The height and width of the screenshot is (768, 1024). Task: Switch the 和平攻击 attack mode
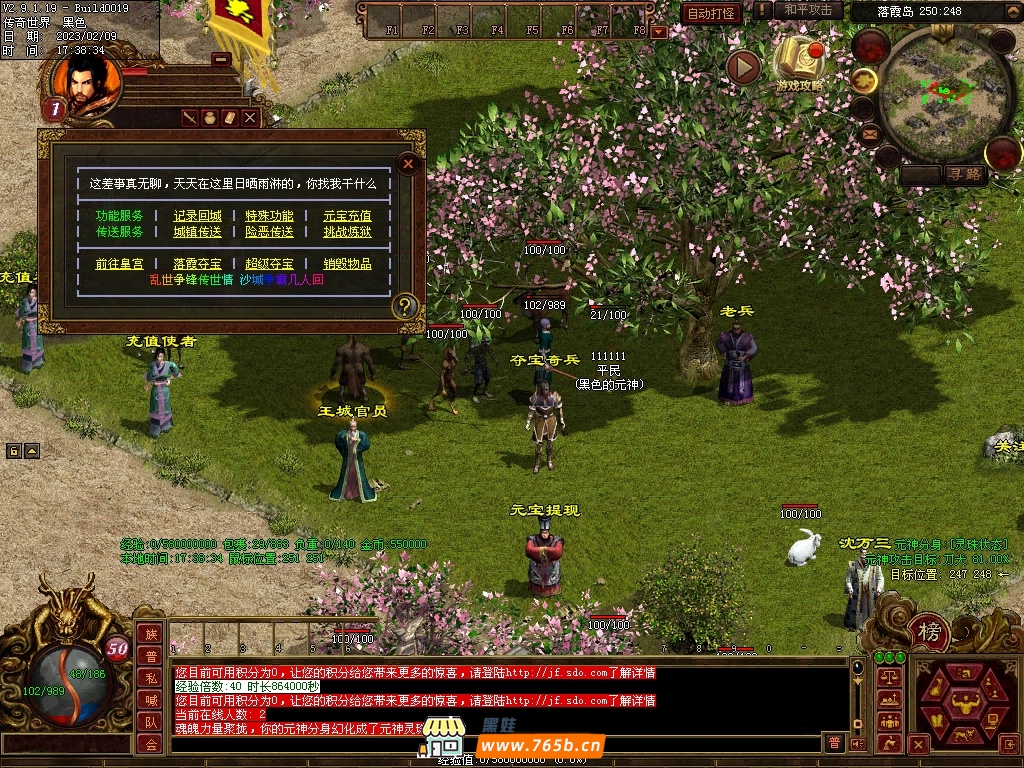(x=808, y=10)
